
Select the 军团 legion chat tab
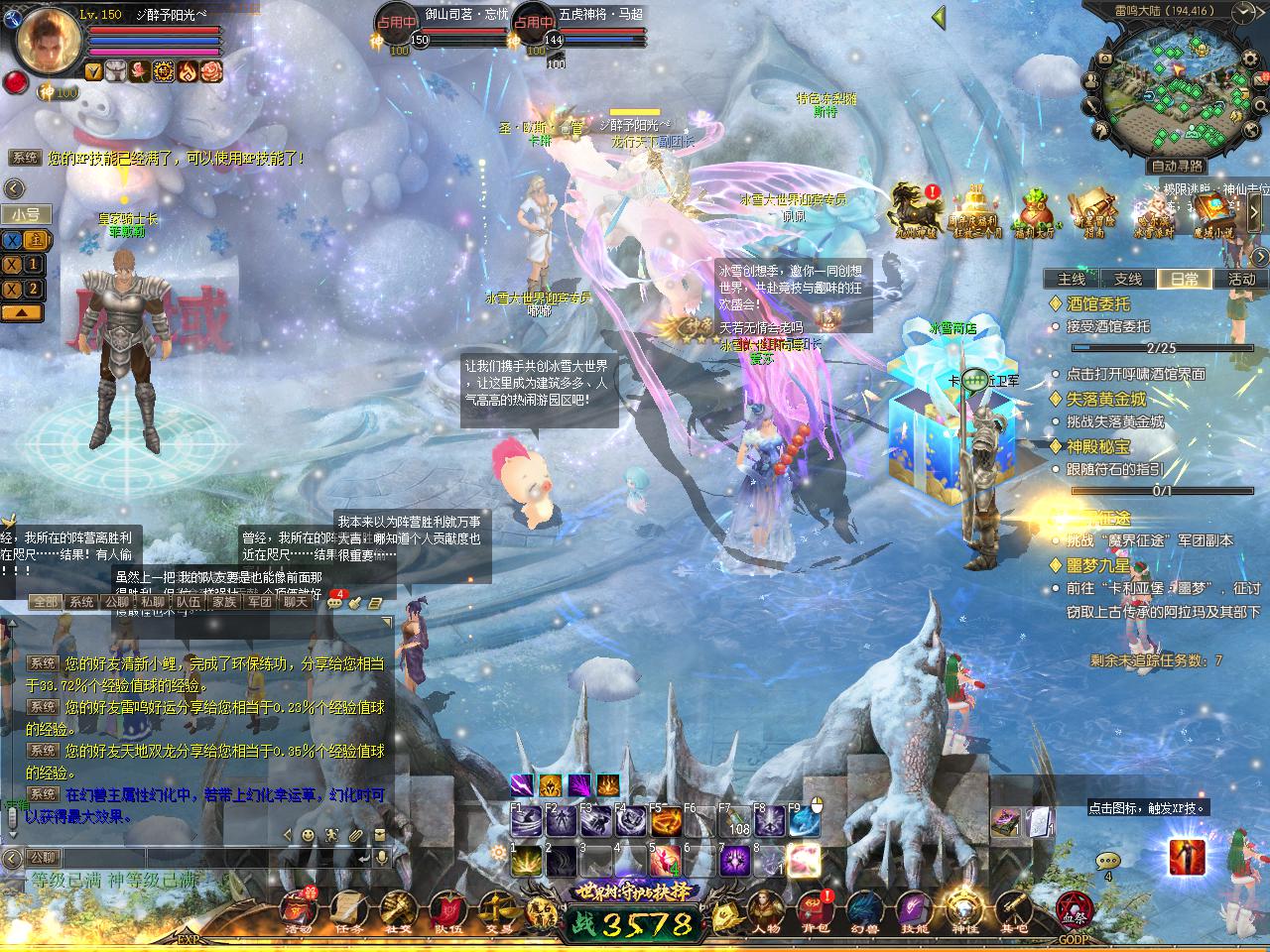pos(259,601)
